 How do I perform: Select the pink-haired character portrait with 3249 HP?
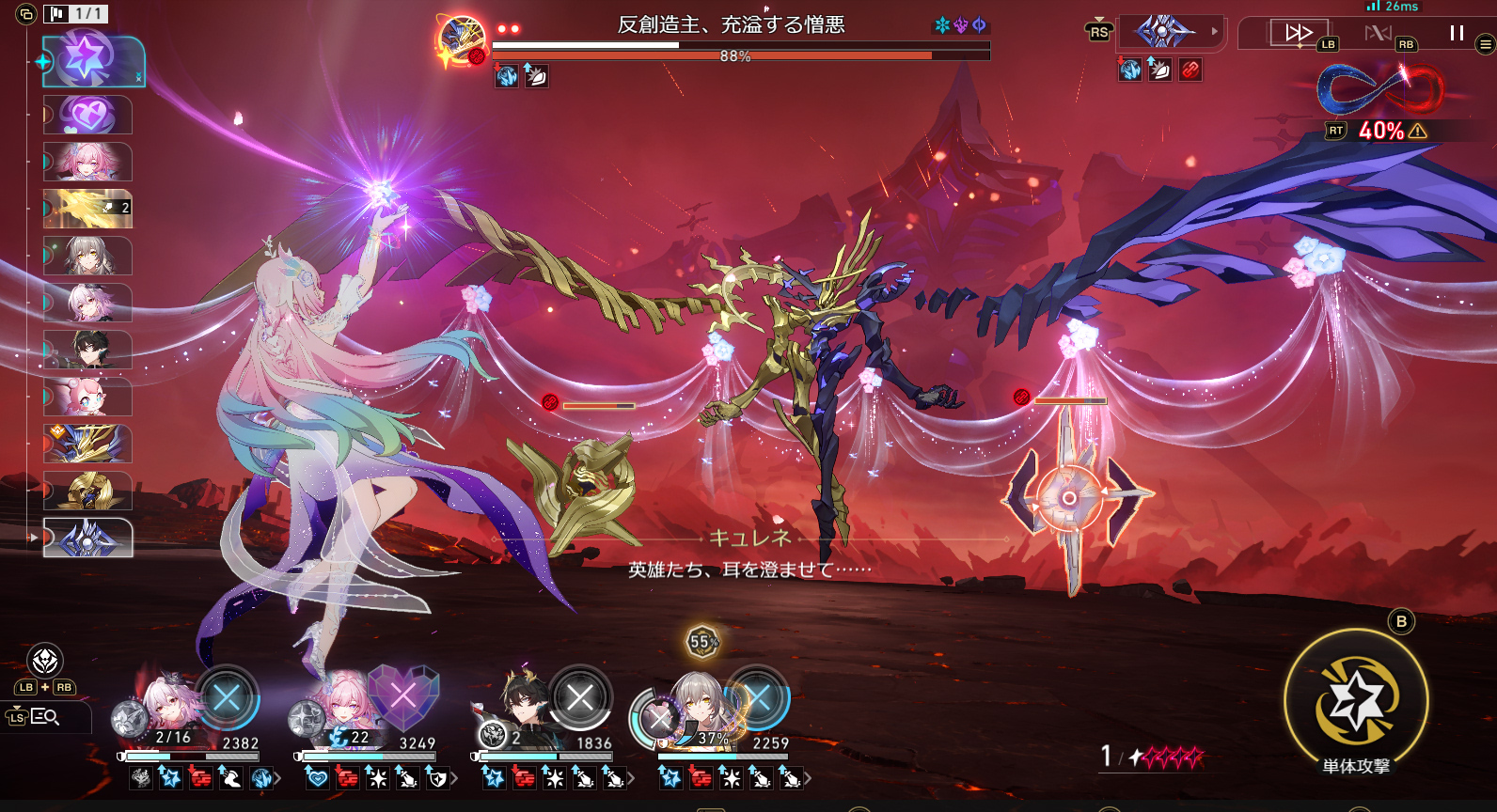[345, 706]
